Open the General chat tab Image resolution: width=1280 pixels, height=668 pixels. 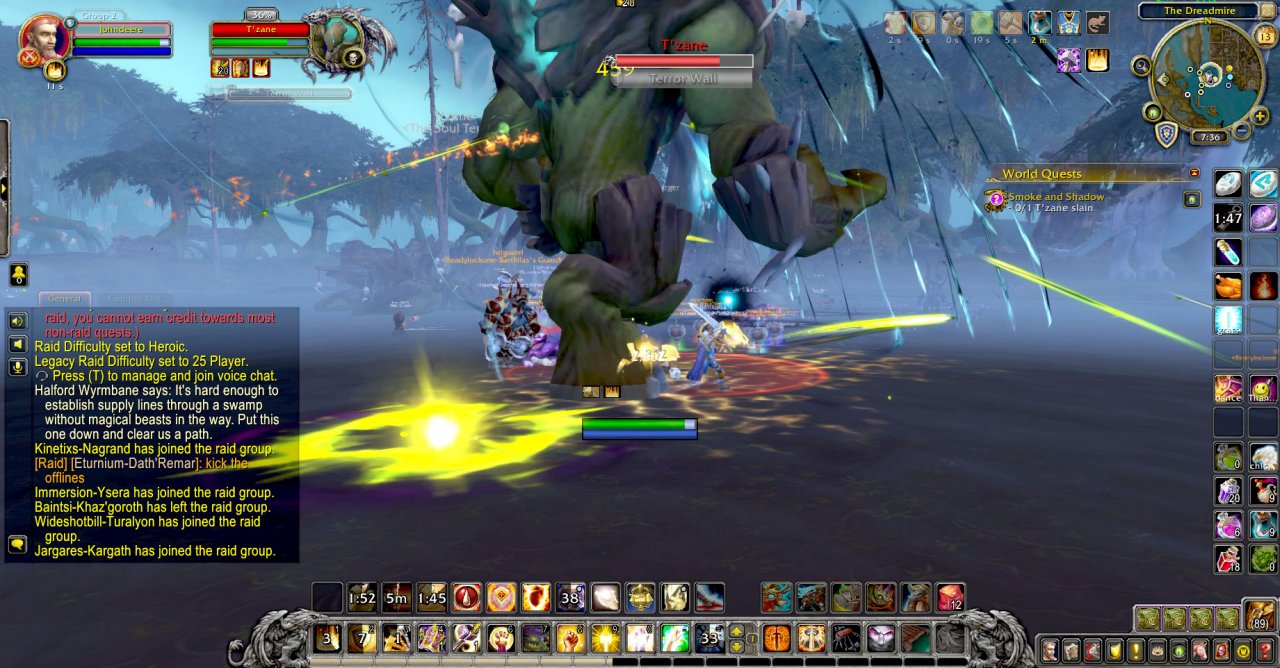coord(65,299)
